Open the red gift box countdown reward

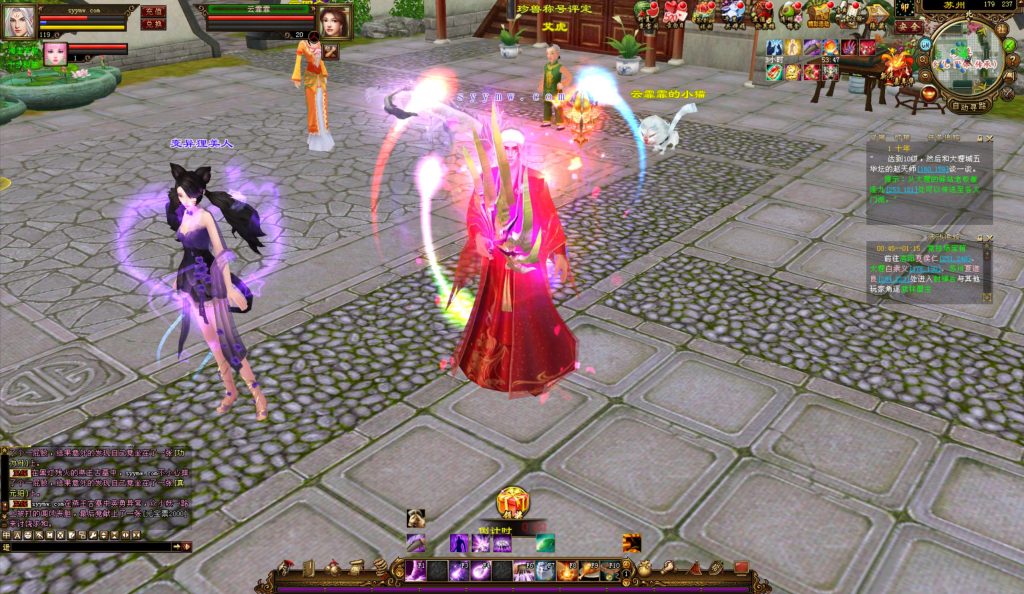(x=513, y=502)
